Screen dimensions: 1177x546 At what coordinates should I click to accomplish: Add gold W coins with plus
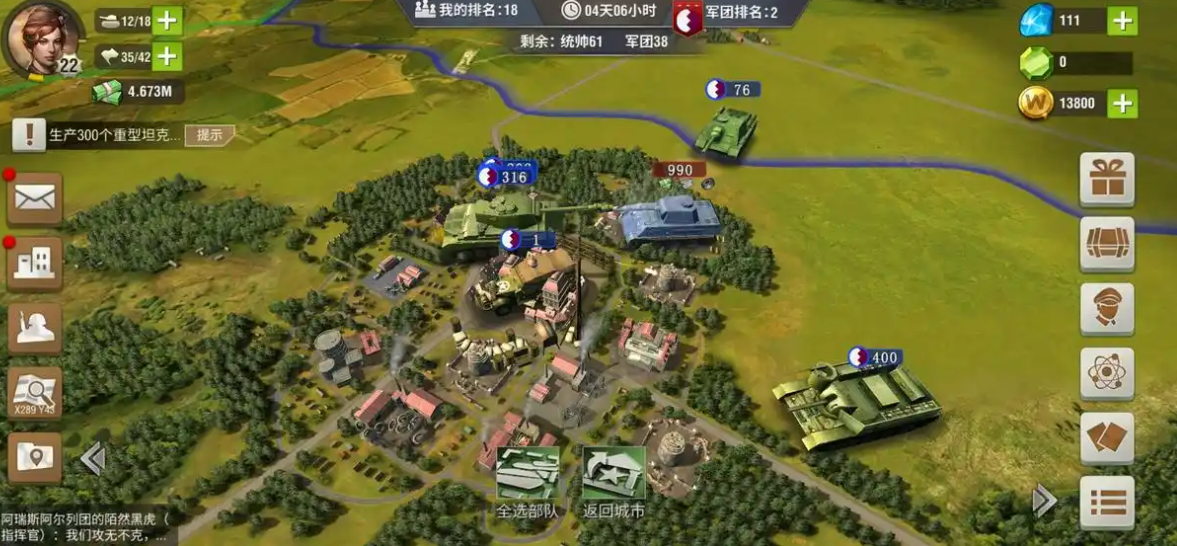click(x=1123, y=103)
